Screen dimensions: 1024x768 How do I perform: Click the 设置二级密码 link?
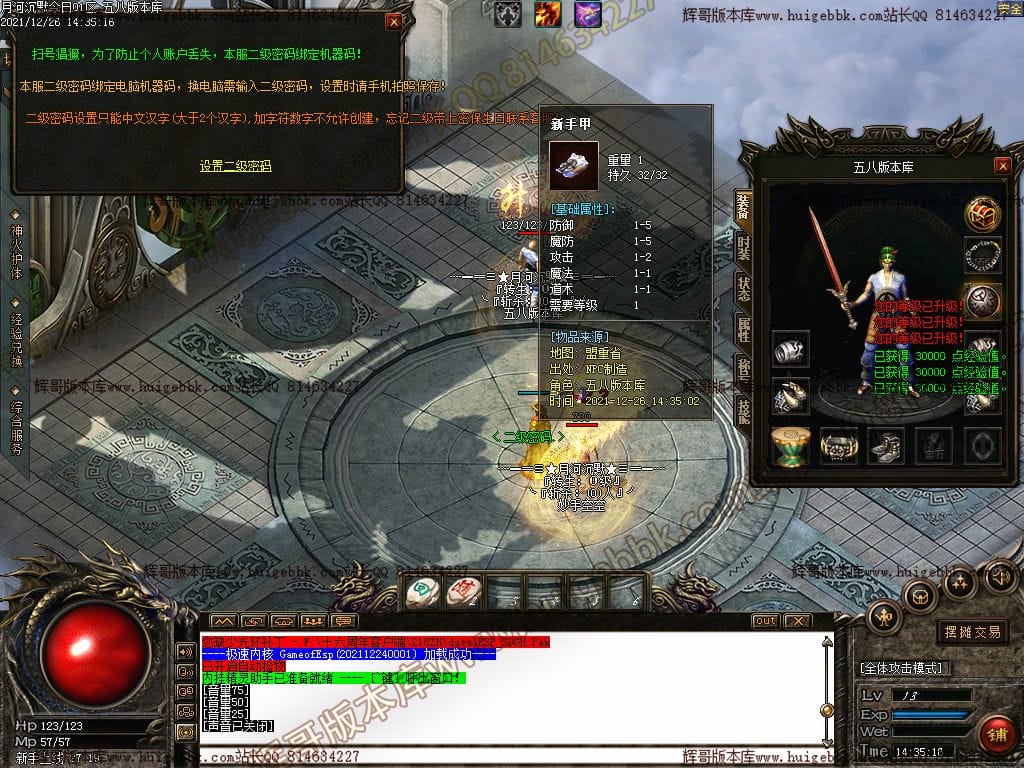pos(235,166)
